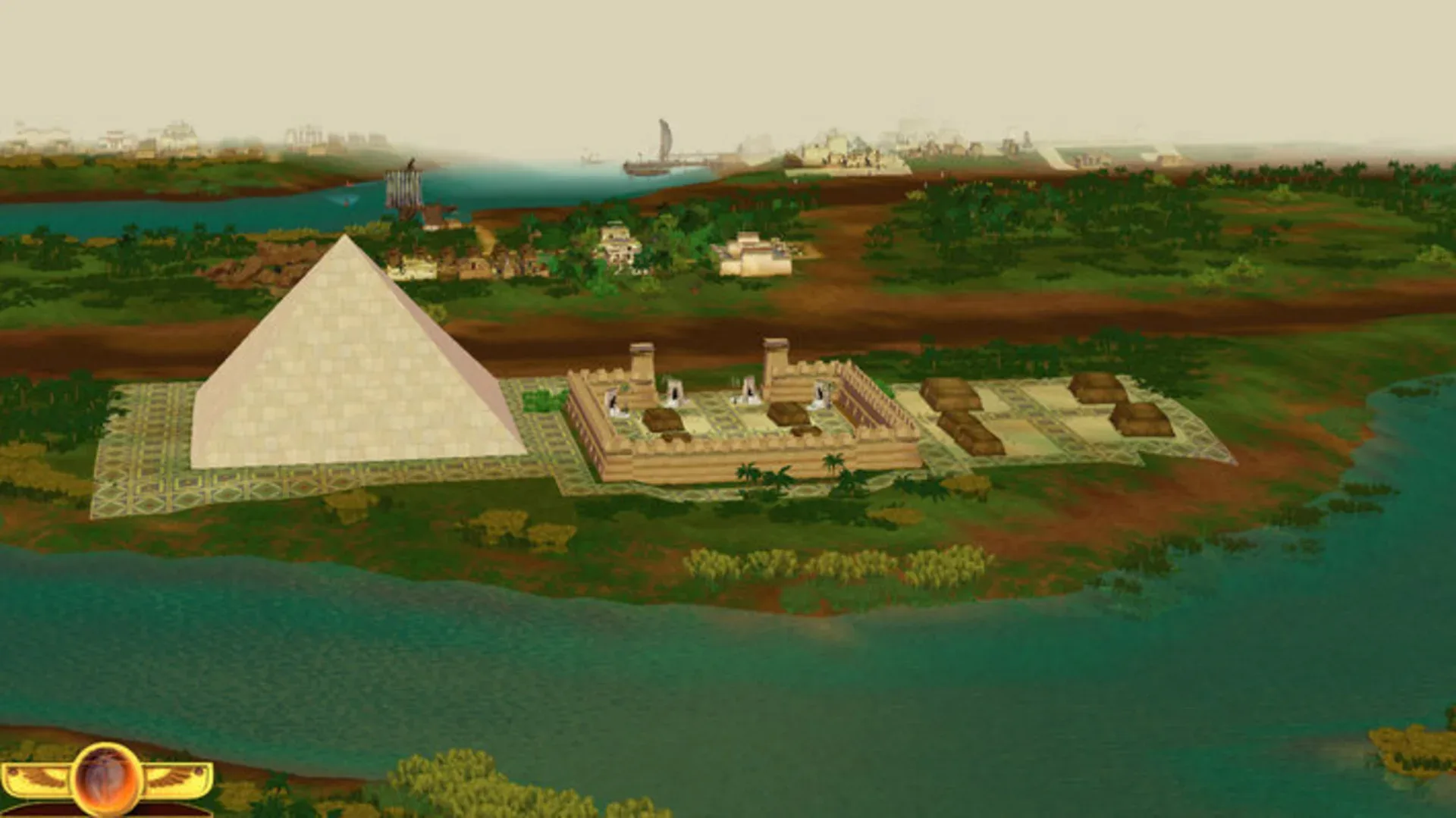The image size is (1456, 818).
Task: Click the brown storage hut left of center
Action: pos(662,419)
